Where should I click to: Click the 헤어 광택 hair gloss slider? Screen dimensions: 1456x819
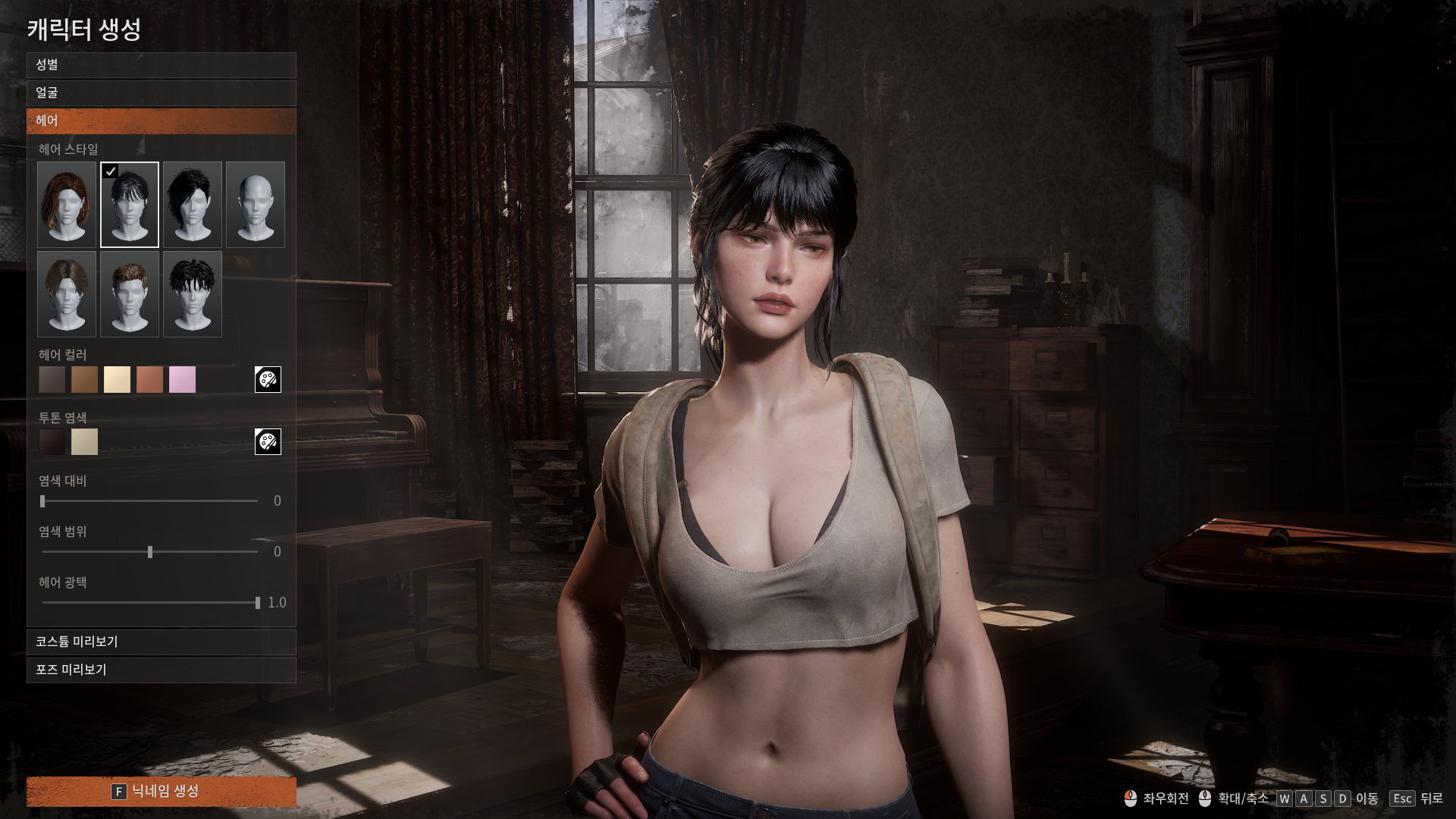[150, 603]
